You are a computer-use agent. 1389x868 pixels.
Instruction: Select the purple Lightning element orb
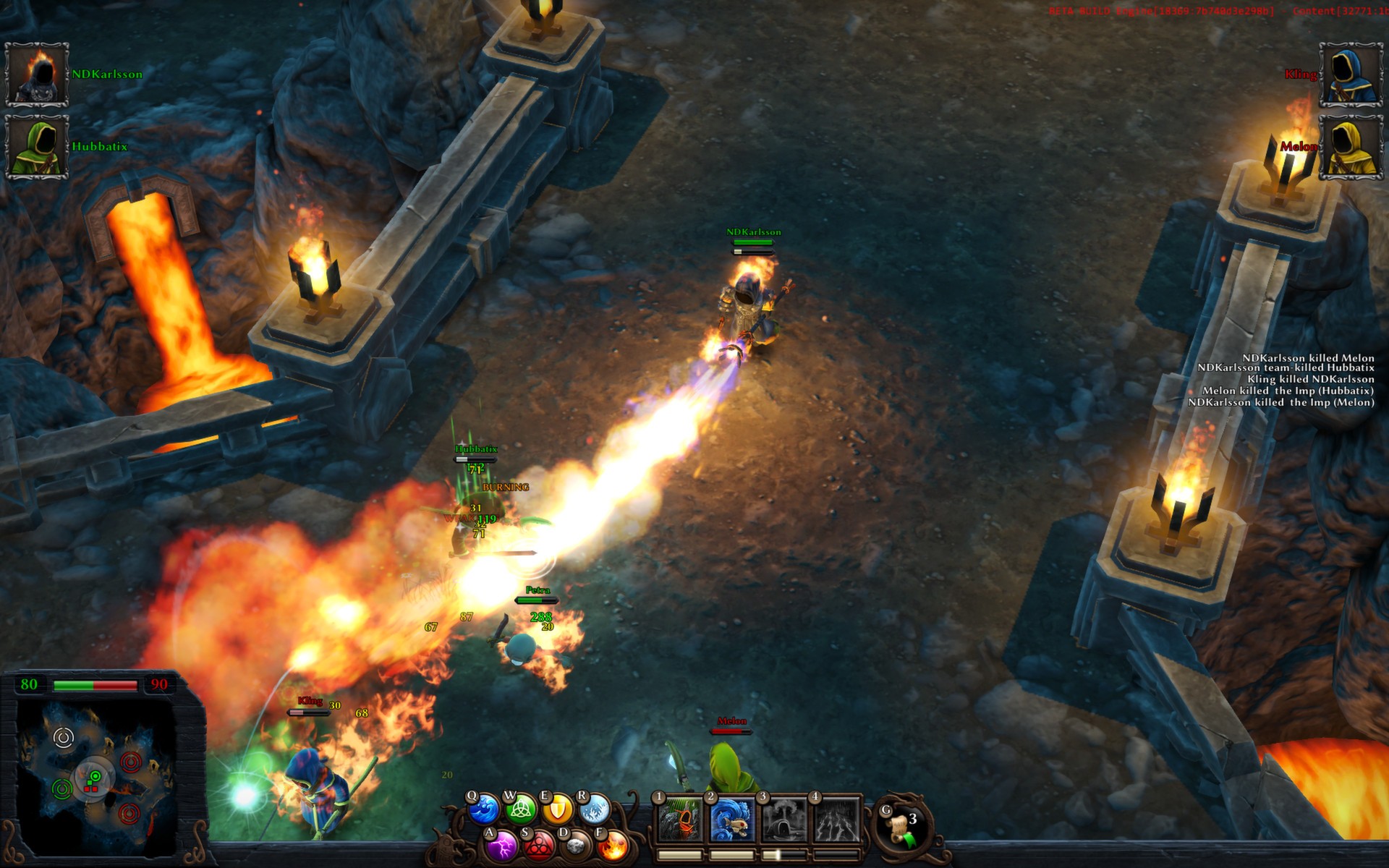pos(501,845)
